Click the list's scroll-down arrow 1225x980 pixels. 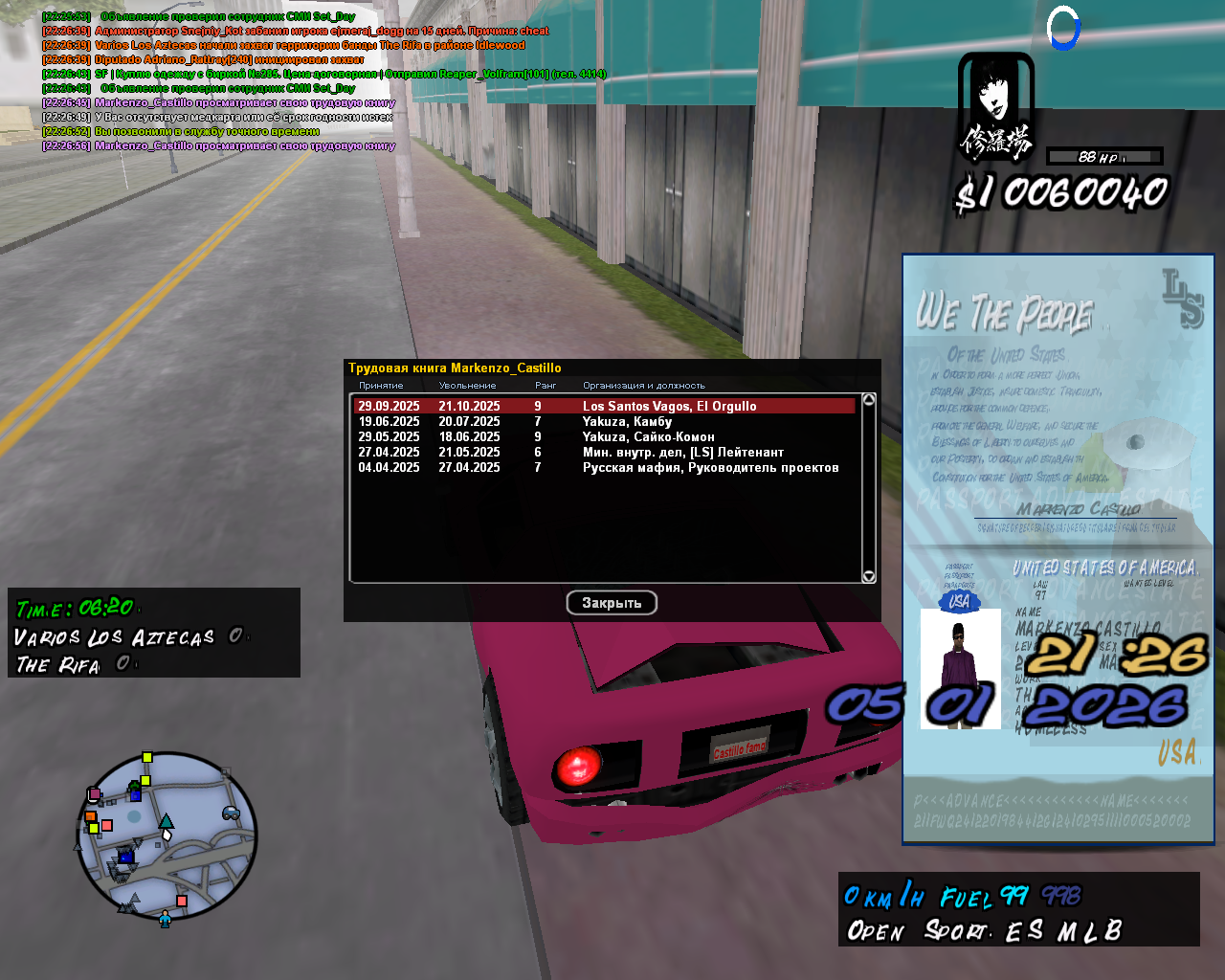[x=869, y=576]
